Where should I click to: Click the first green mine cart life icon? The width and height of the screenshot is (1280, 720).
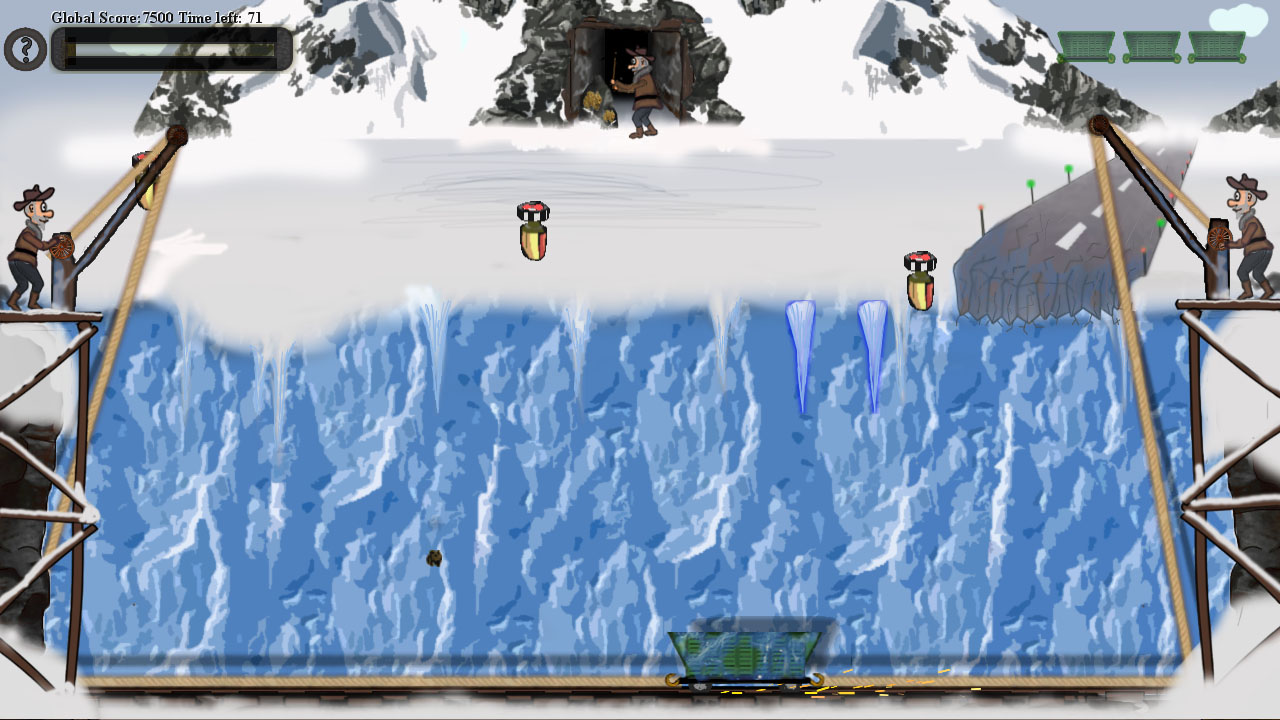(x=1085, y=47)
